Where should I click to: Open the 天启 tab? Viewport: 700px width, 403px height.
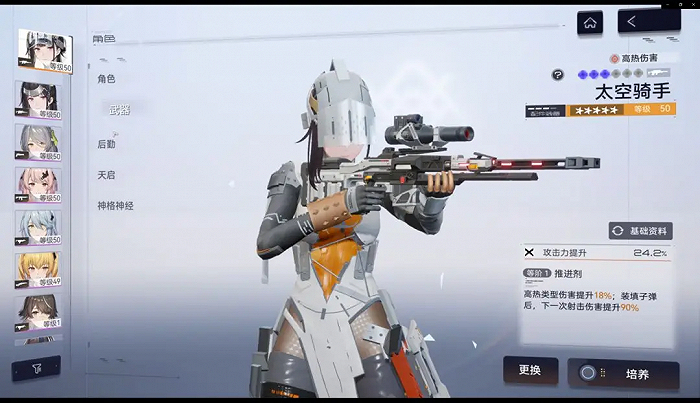pyautogui.click(x=106, y=175)
